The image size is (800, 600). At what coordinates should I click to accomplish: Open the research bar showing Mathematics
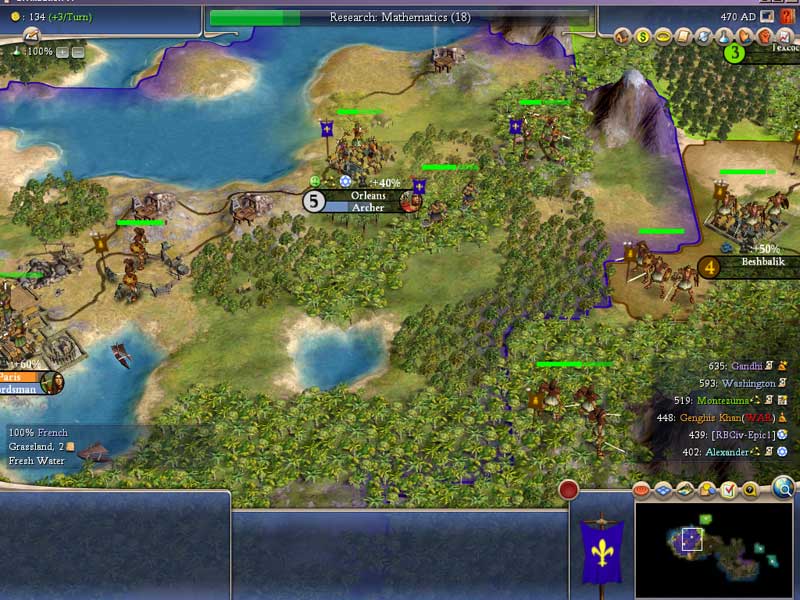[400, 17]
